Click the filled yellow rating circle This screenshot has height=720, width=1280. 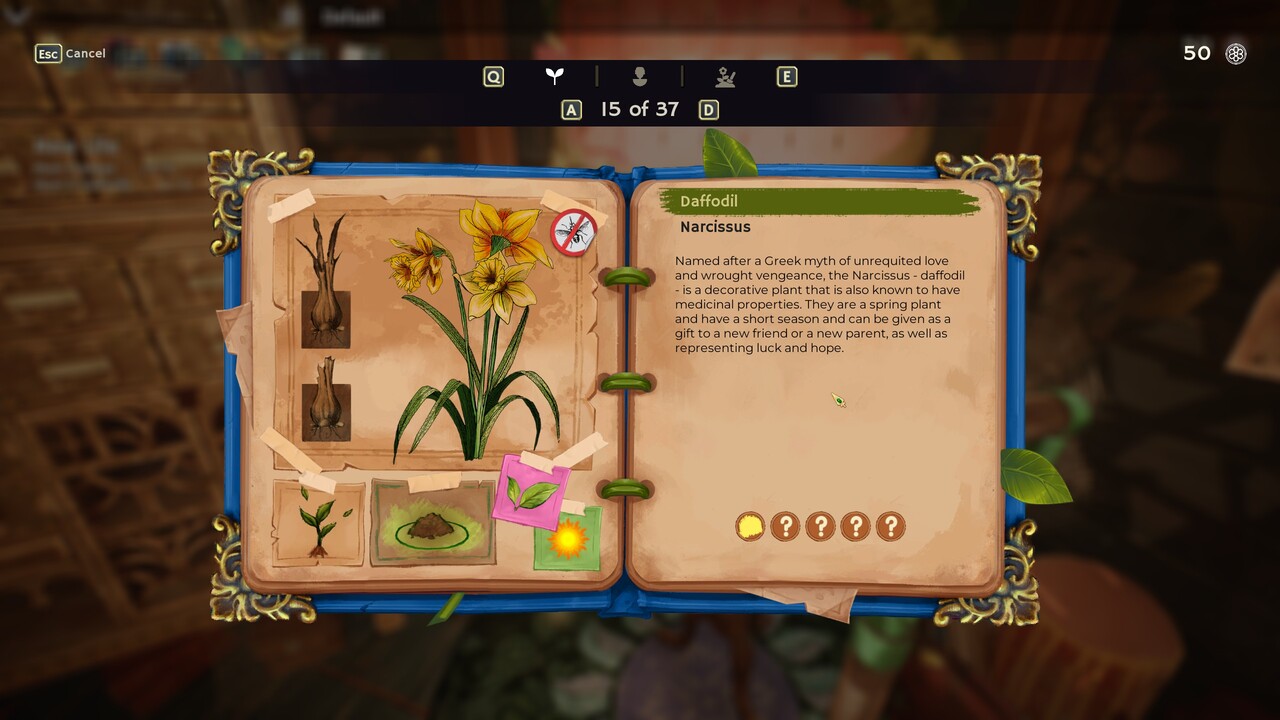pyautogui.click(x=750, y=526)
